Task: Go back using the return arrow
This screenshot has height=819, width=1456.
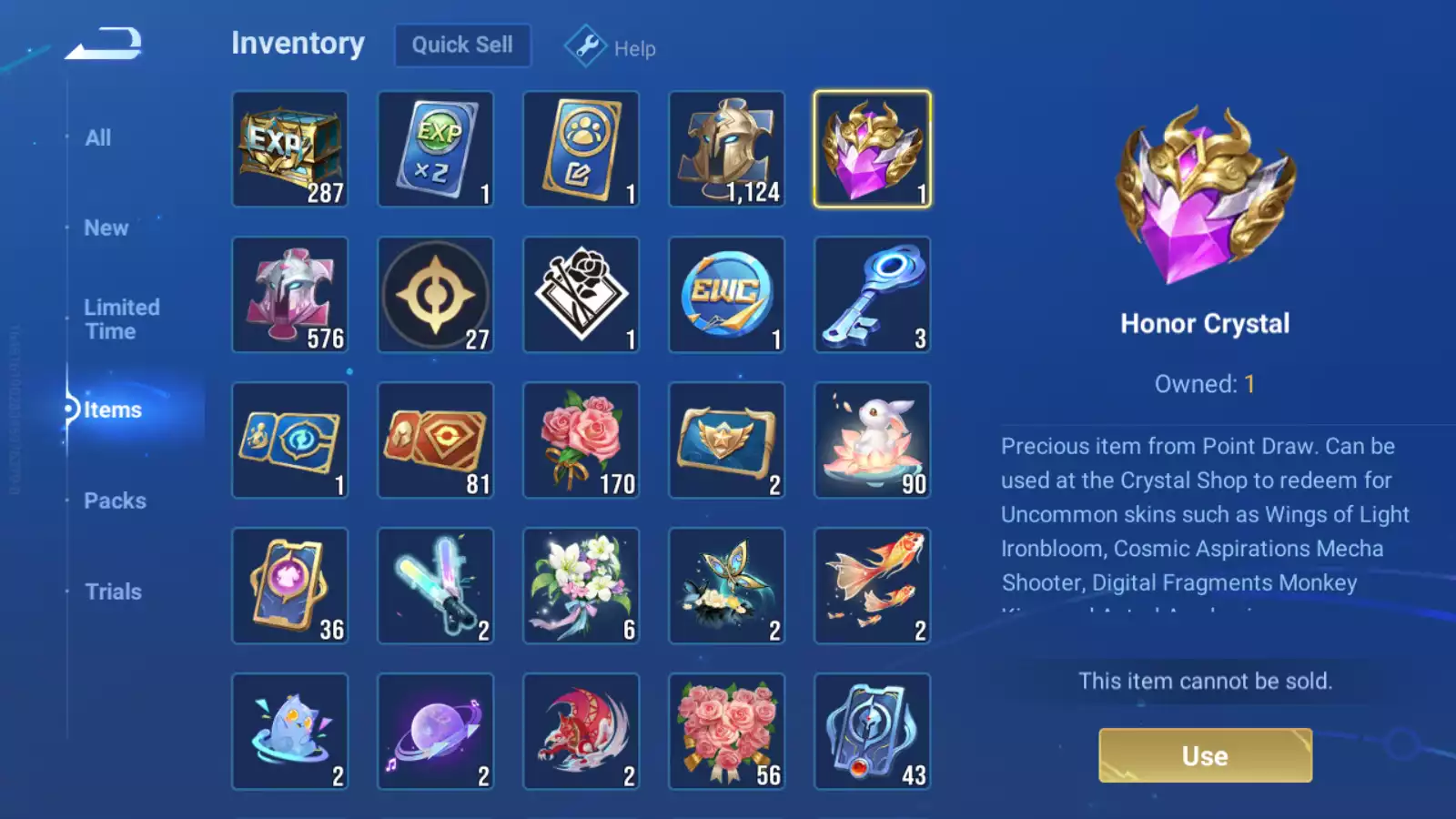Action: 104,44
